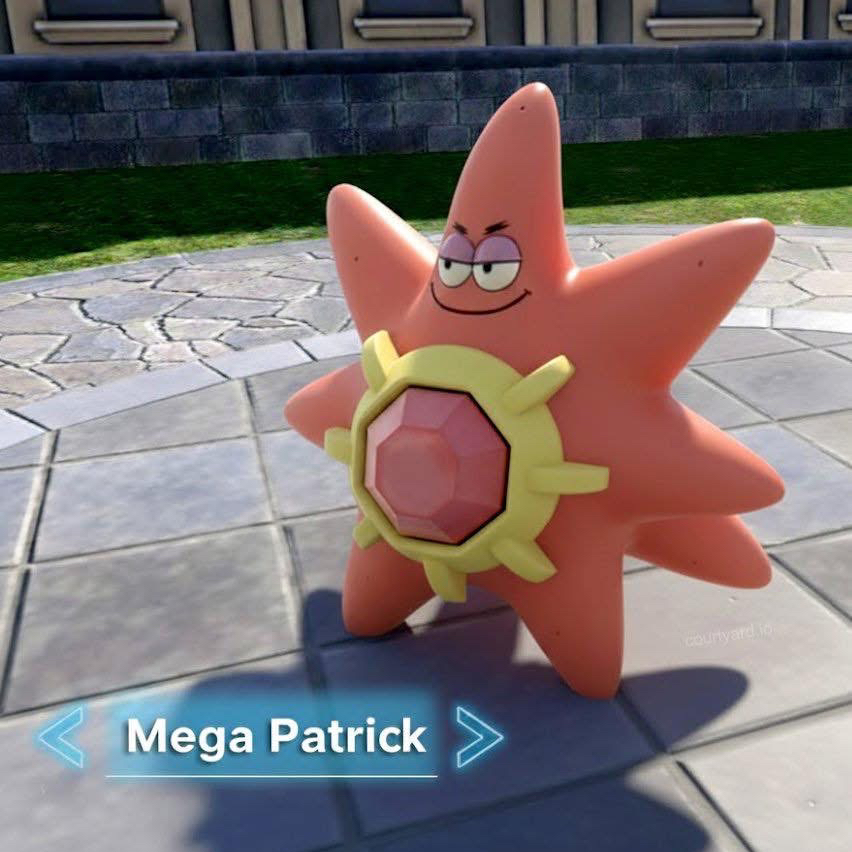Image resolution: width=852 pixels, height=852 pixels.
Task: Select the Mega Patrick name label
Action: 275,737
